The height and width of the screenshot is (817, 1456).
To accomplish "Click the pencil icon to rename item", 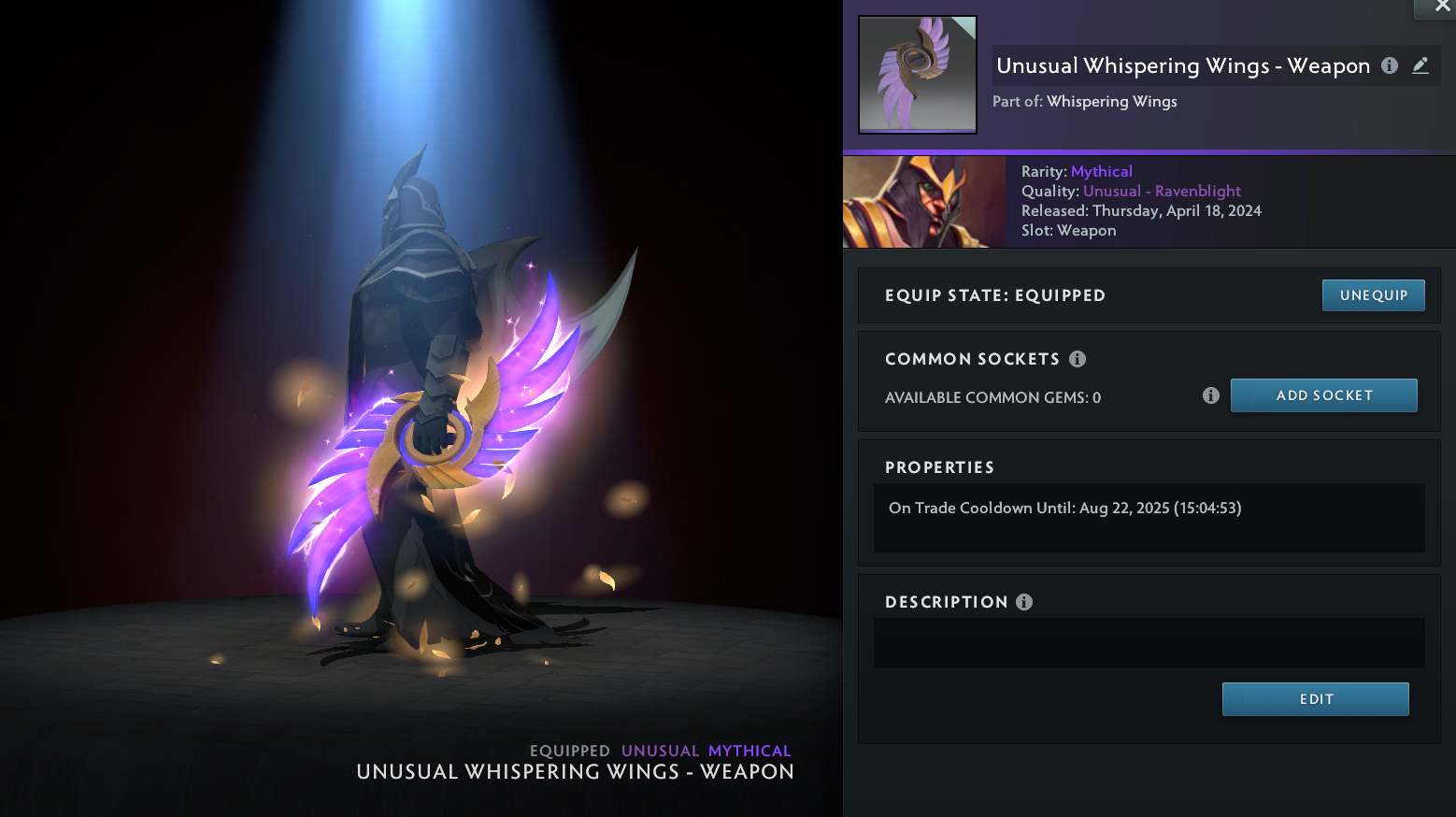I will (1420, 65).
